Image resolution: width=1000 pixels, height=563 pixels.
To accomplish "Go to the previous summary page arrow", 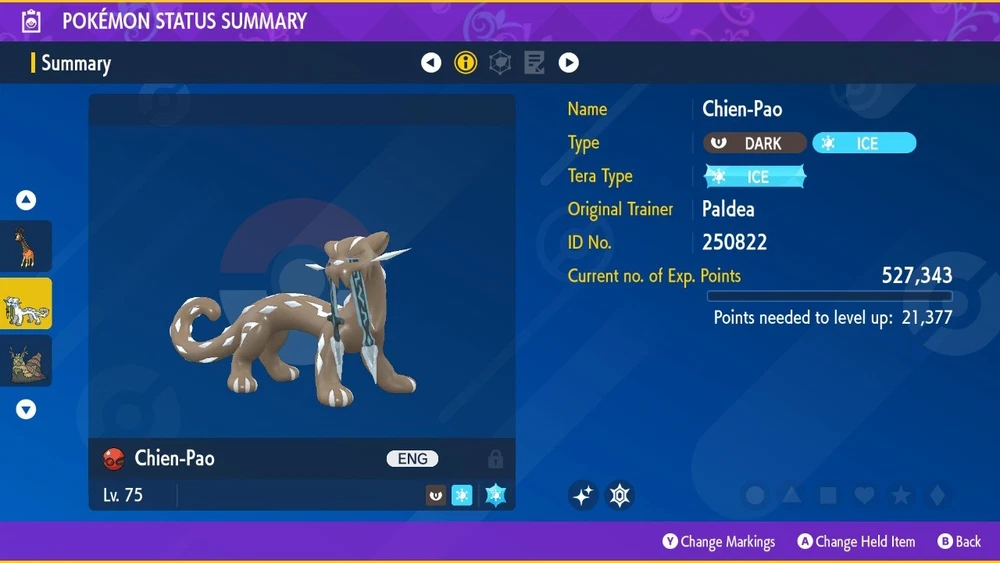I will (431, 63).
